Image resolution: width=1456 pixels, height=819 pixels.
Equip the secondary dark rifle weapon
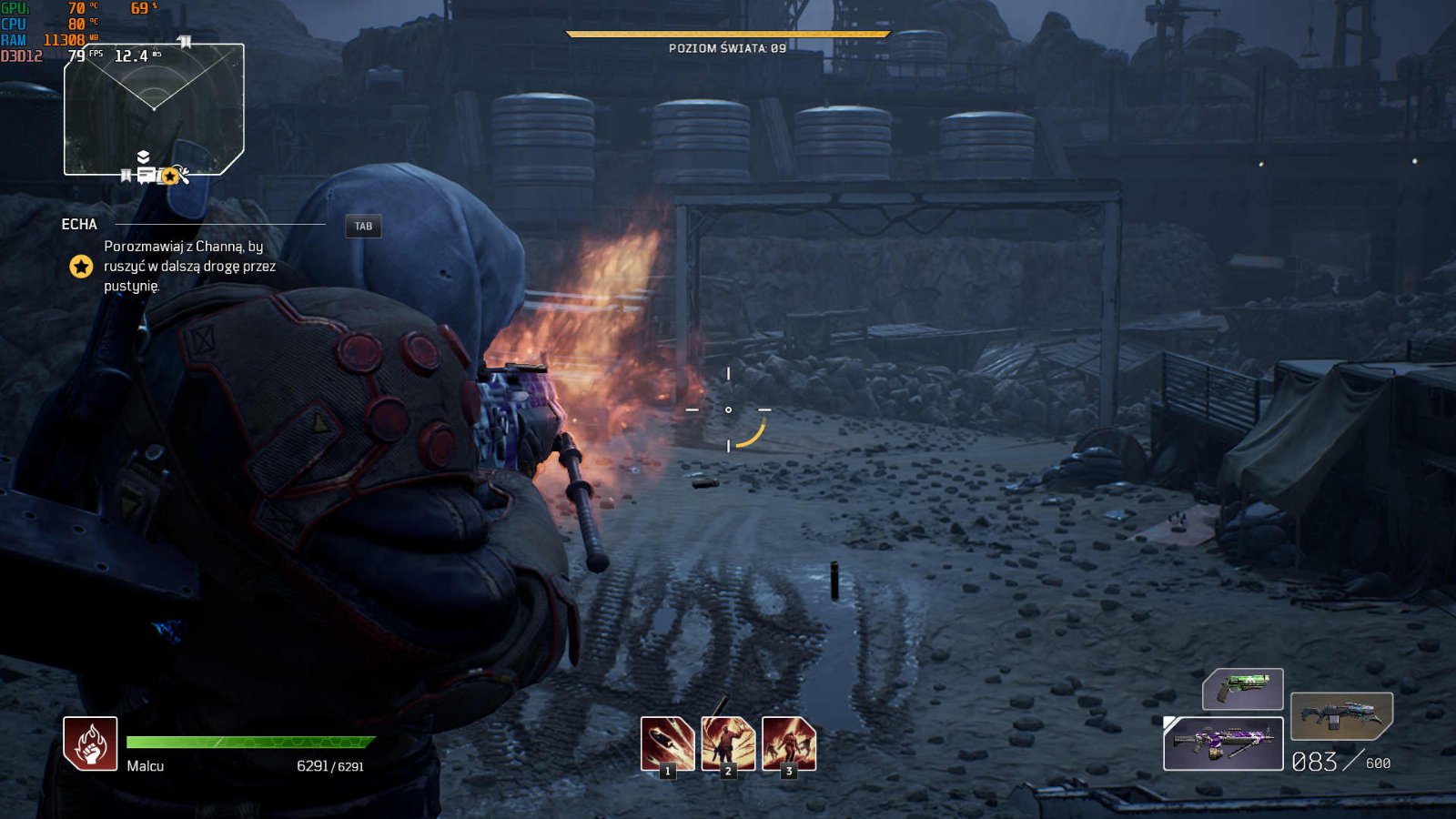[x=1341, y=715]
